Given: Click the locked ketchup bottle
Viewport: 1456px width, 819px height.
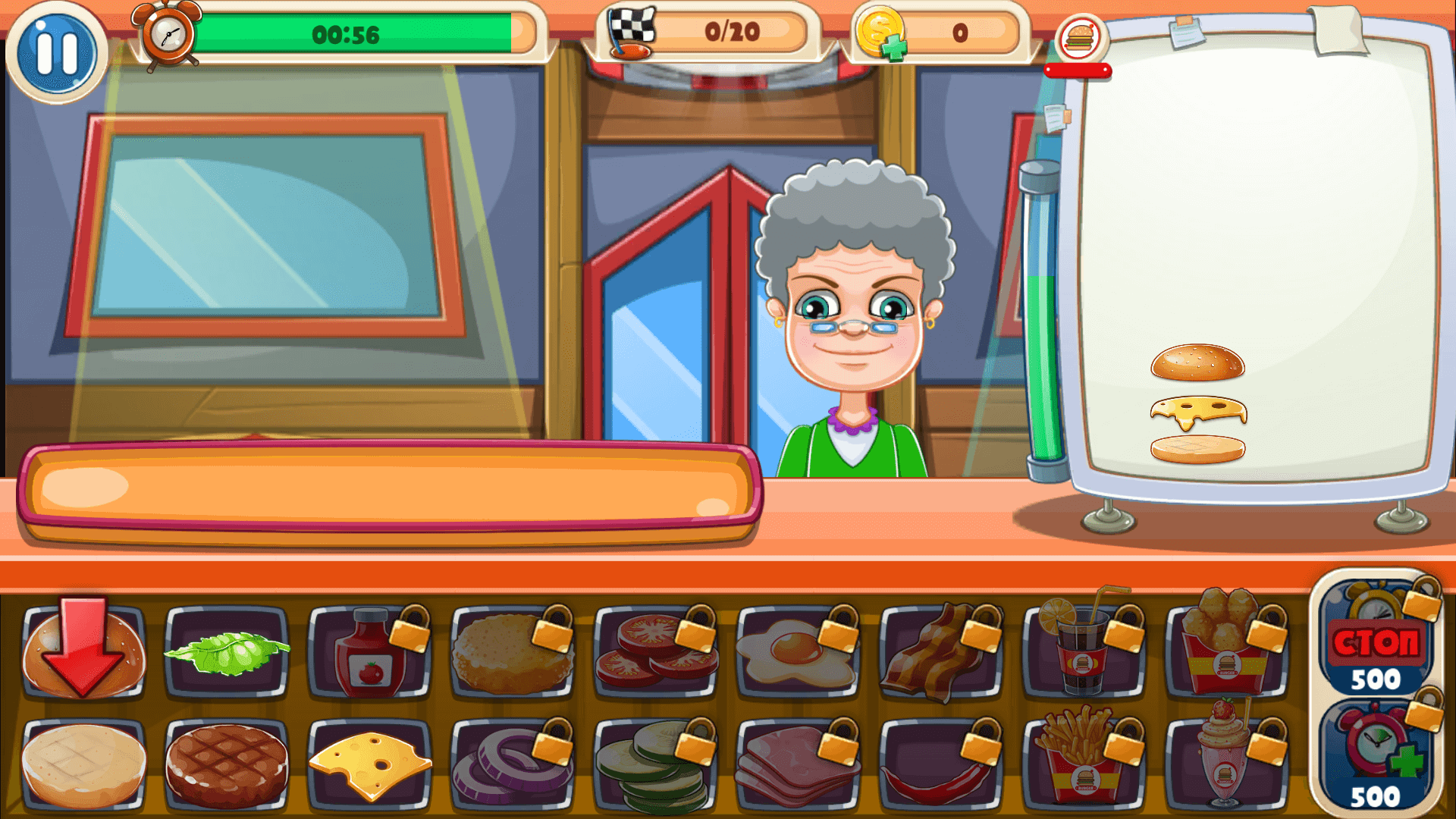Looking at the screenshot, I should [x=368, y=651].
